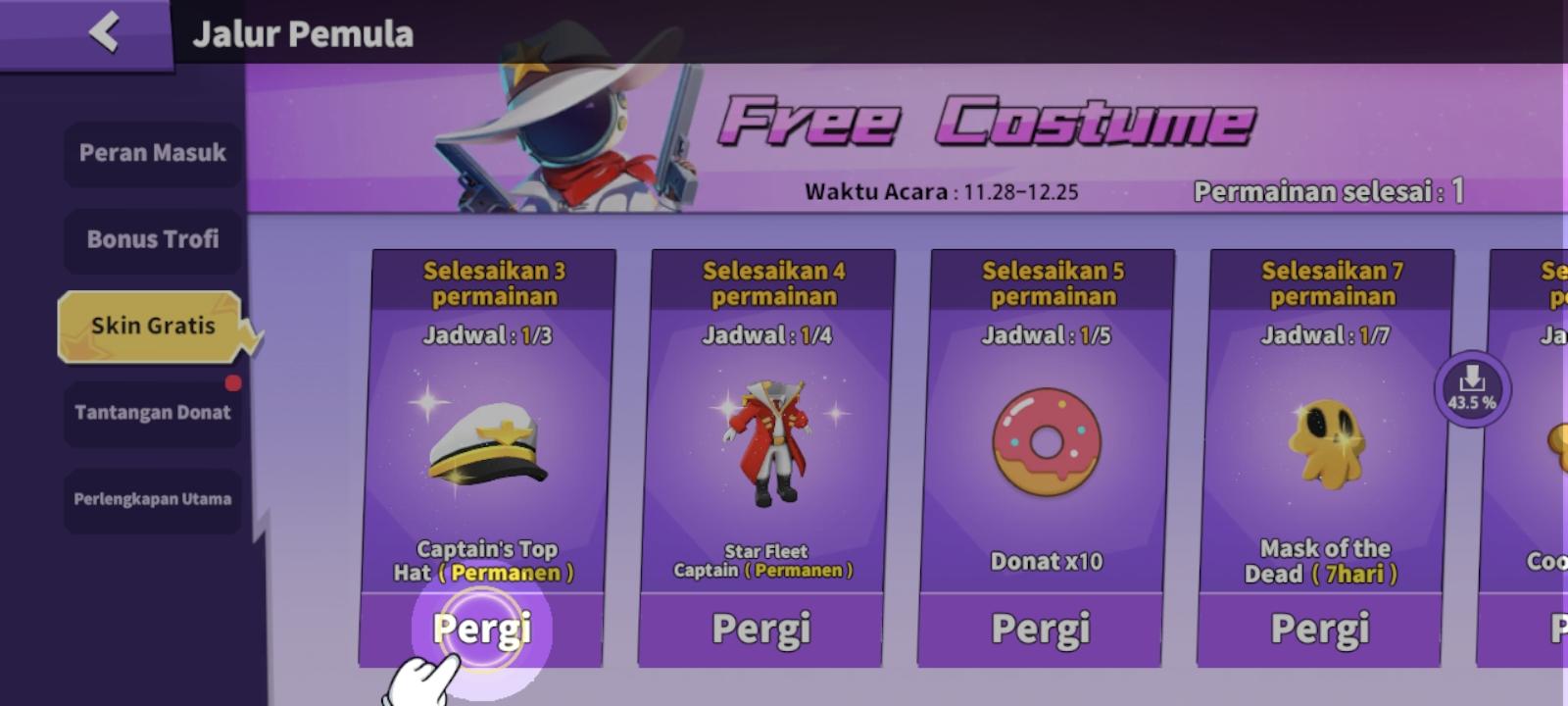Open Tantangan Donat with the red notification dot
The image size is (1568, 706).
(x=153, y=412)
